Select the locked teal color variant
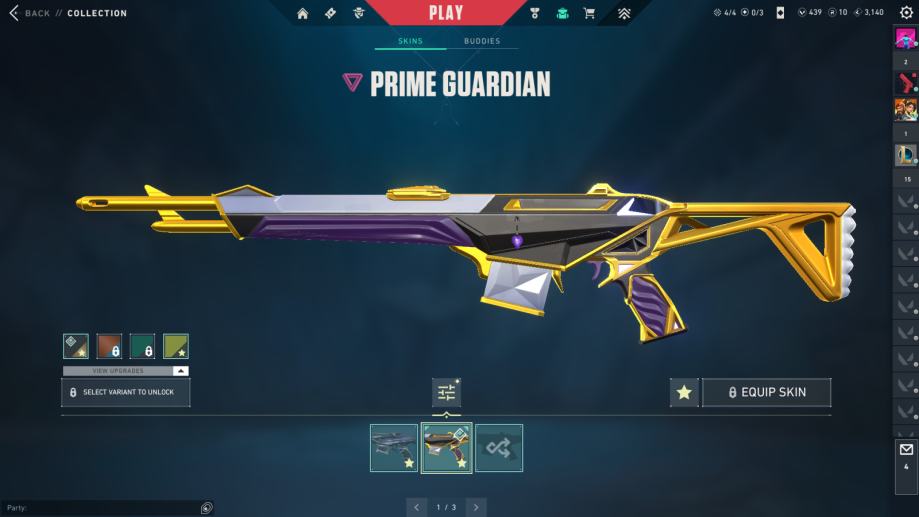919x517 pixels. (142, 346)
